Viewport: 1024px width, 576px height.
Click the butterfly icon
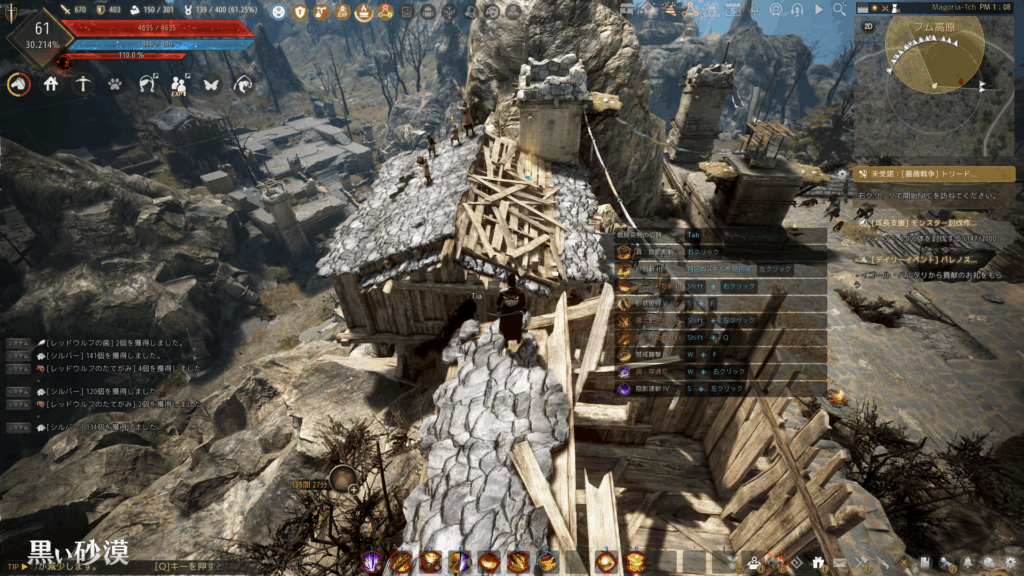[210, 85]
